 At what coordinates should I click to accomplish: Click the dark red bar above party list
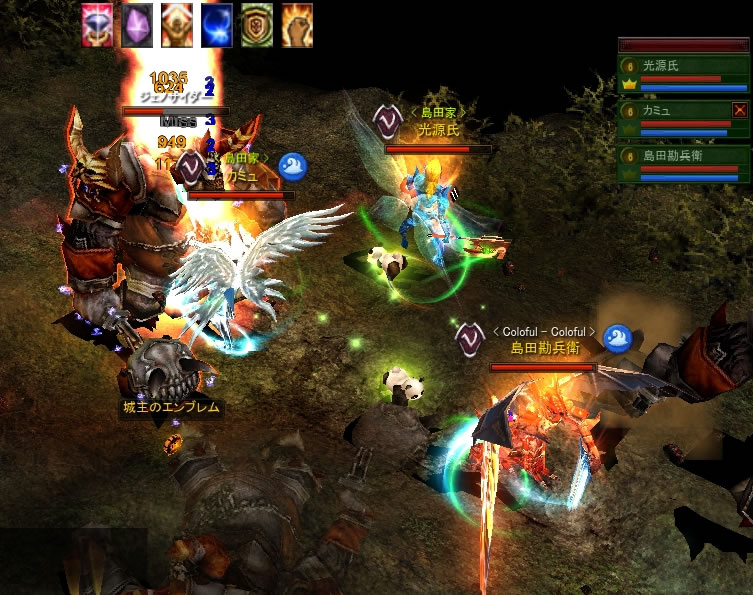click(684, 45)
